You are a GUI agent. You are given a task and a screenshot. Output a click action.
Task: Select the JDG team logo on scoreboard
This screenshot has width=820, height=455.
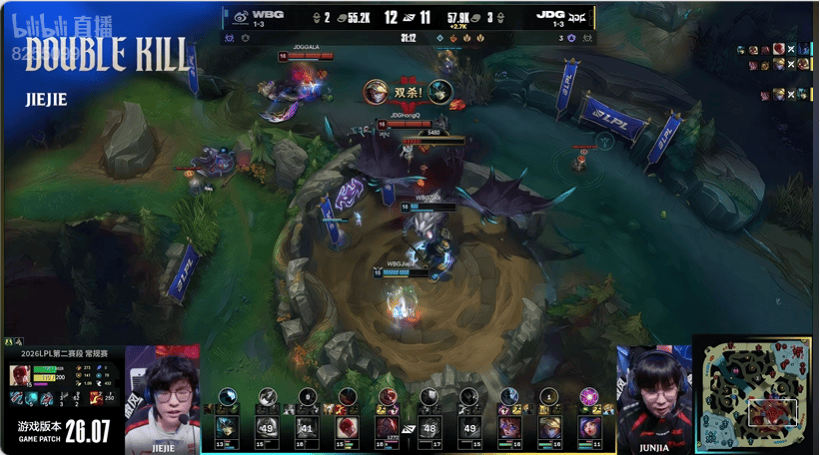pyautogui.click(x=578, y=16)
